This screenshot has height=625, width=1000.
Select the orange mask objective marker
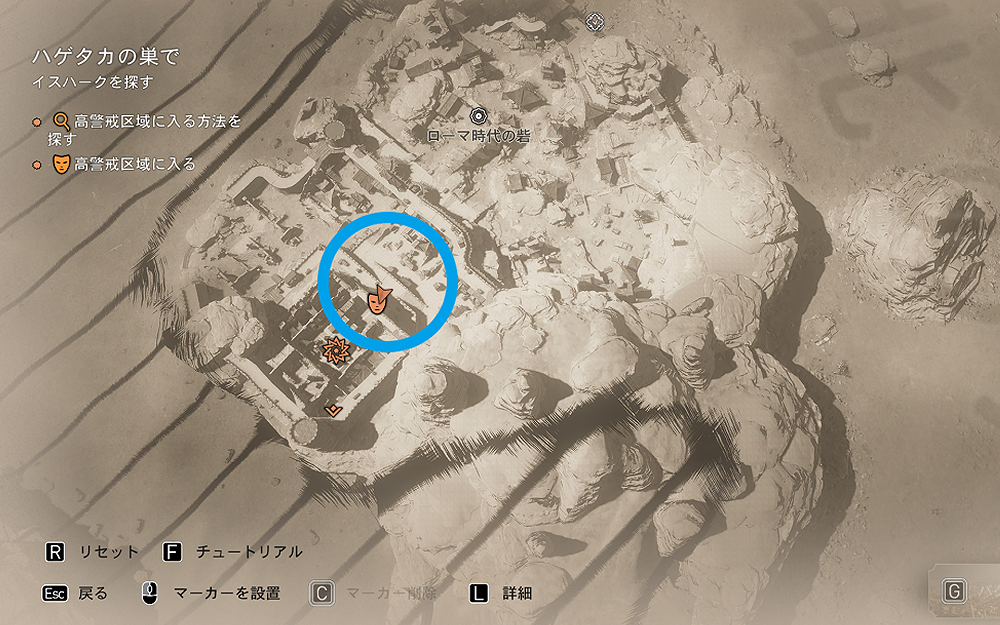378,298
